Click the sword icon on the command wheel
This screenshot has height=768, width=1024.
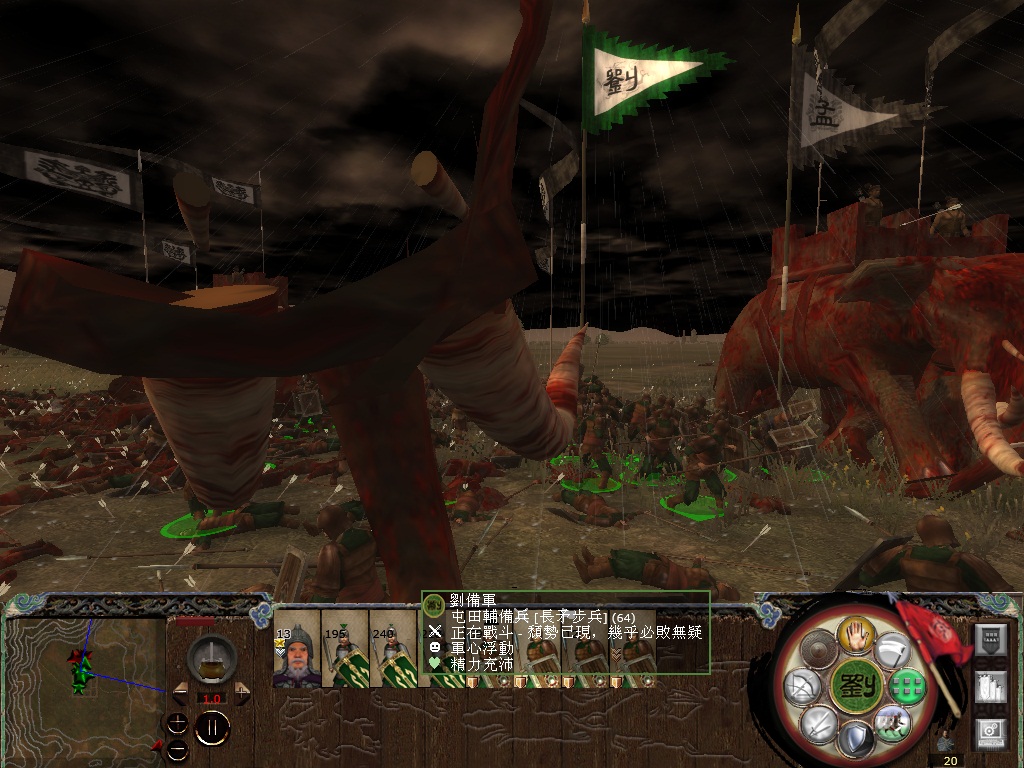point(817,722)
